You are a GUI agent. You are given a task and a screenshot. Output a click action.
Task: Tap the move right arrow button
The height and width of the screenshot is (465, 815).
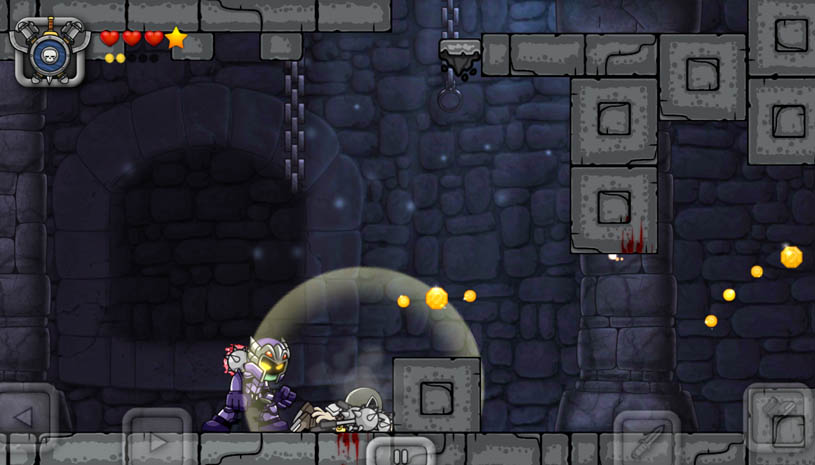tap(155, 440)
